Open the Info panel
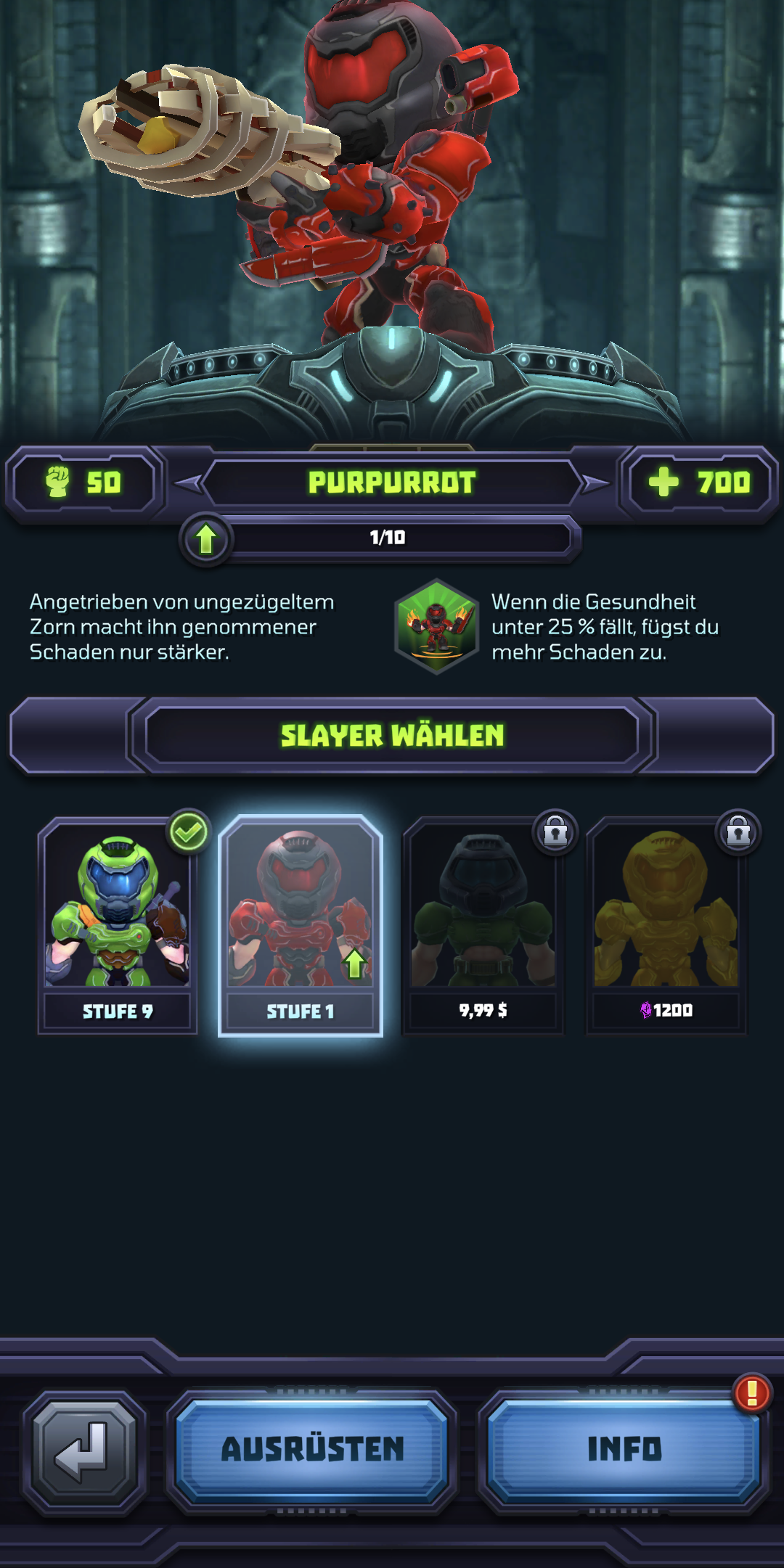The width and height of the screenshot is (784, 1568). (x=624, y=1450)
